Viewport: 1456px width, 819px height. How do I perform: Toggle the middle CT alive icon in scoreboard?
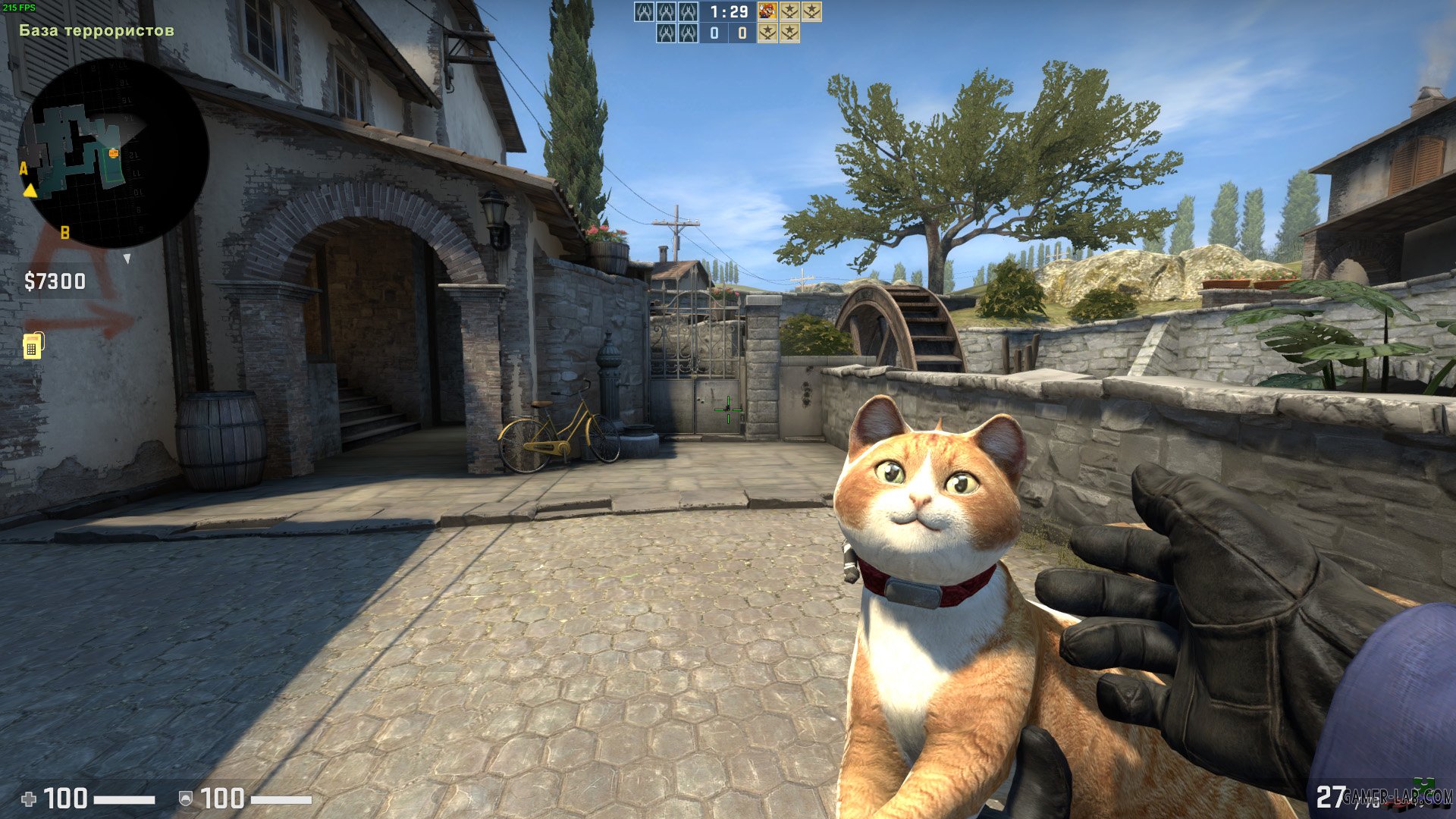[x=667, y=12]
